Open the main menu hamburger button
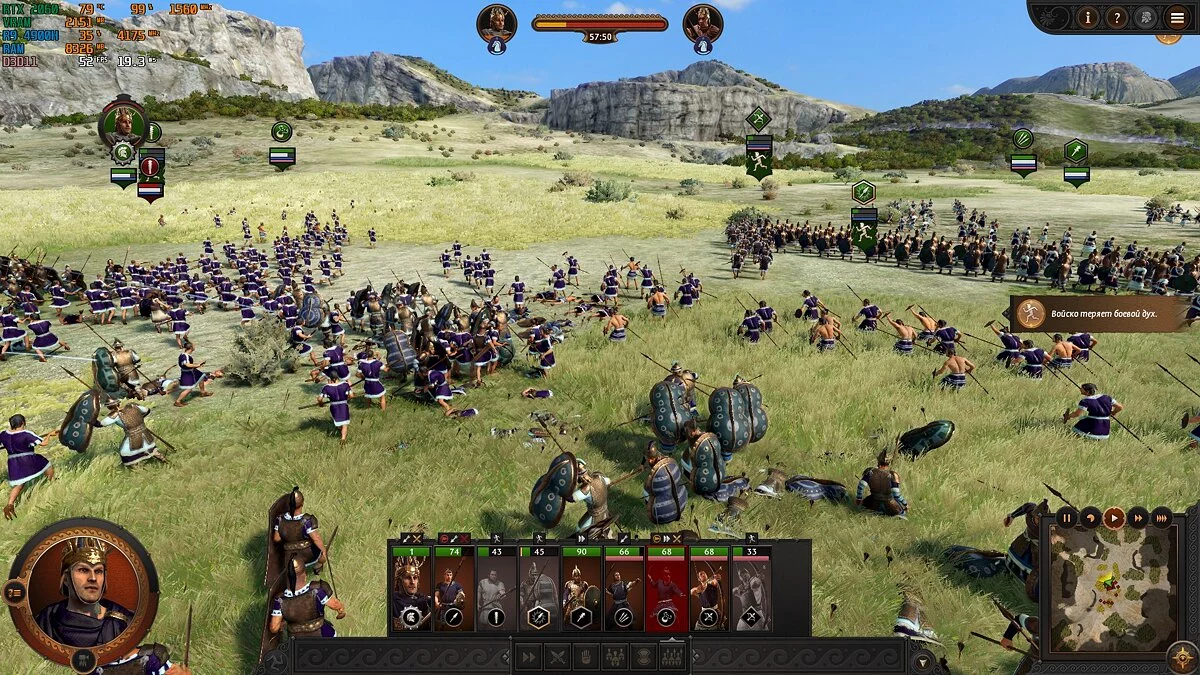Viewport: 1200px width, 675px height. click(1176, 17)
